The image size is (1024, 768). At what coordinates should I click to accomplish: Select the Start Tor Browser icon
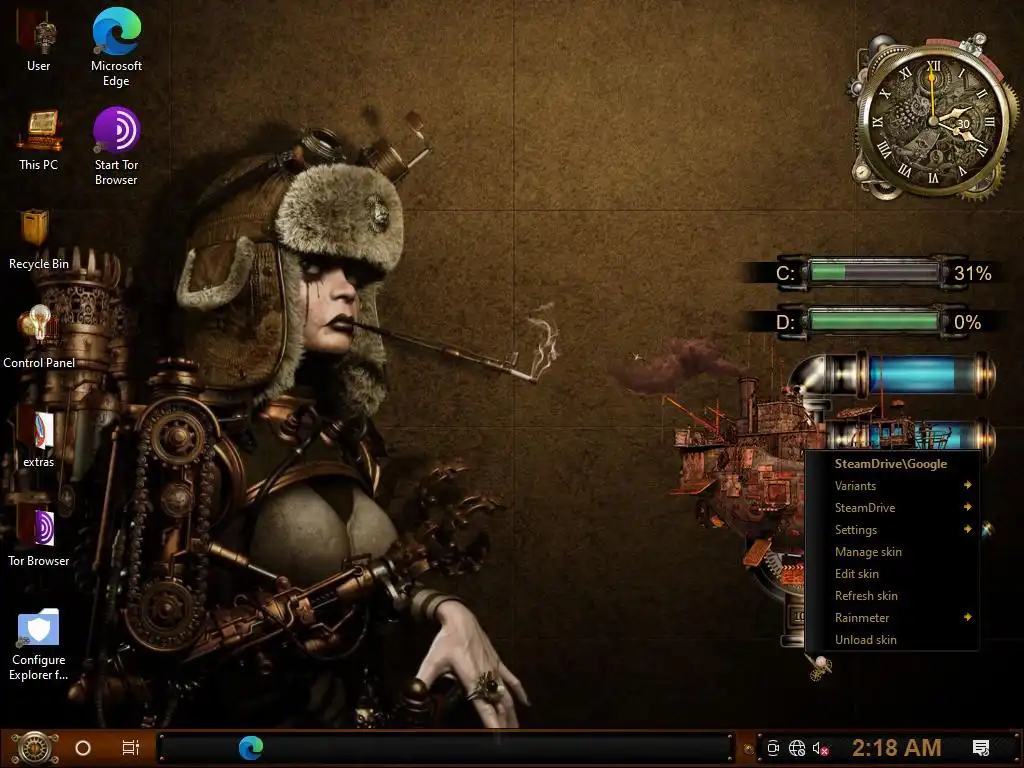116,131
